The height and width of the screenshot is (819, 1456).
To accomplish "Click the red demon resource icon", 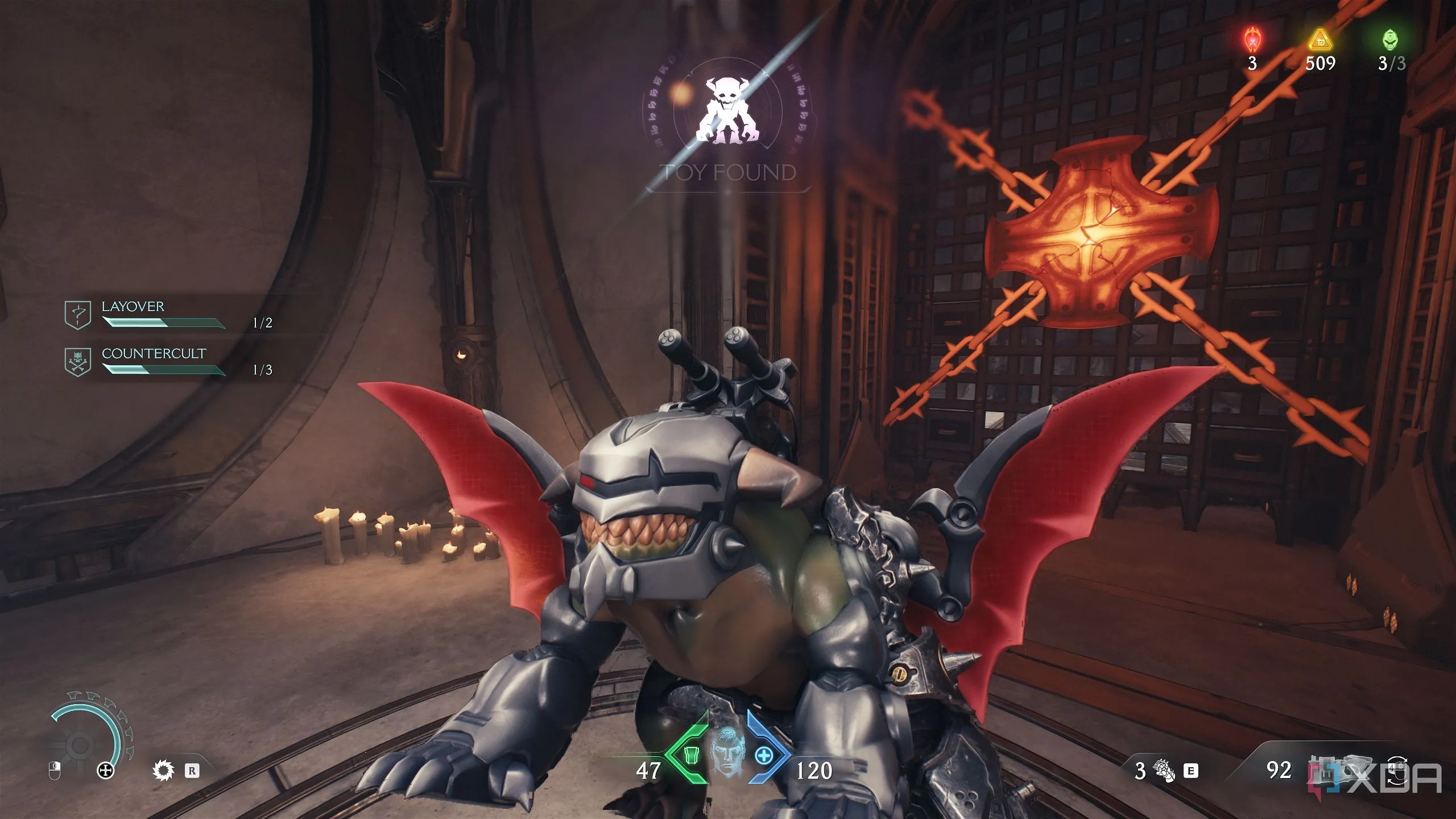I will point(1251,40).
